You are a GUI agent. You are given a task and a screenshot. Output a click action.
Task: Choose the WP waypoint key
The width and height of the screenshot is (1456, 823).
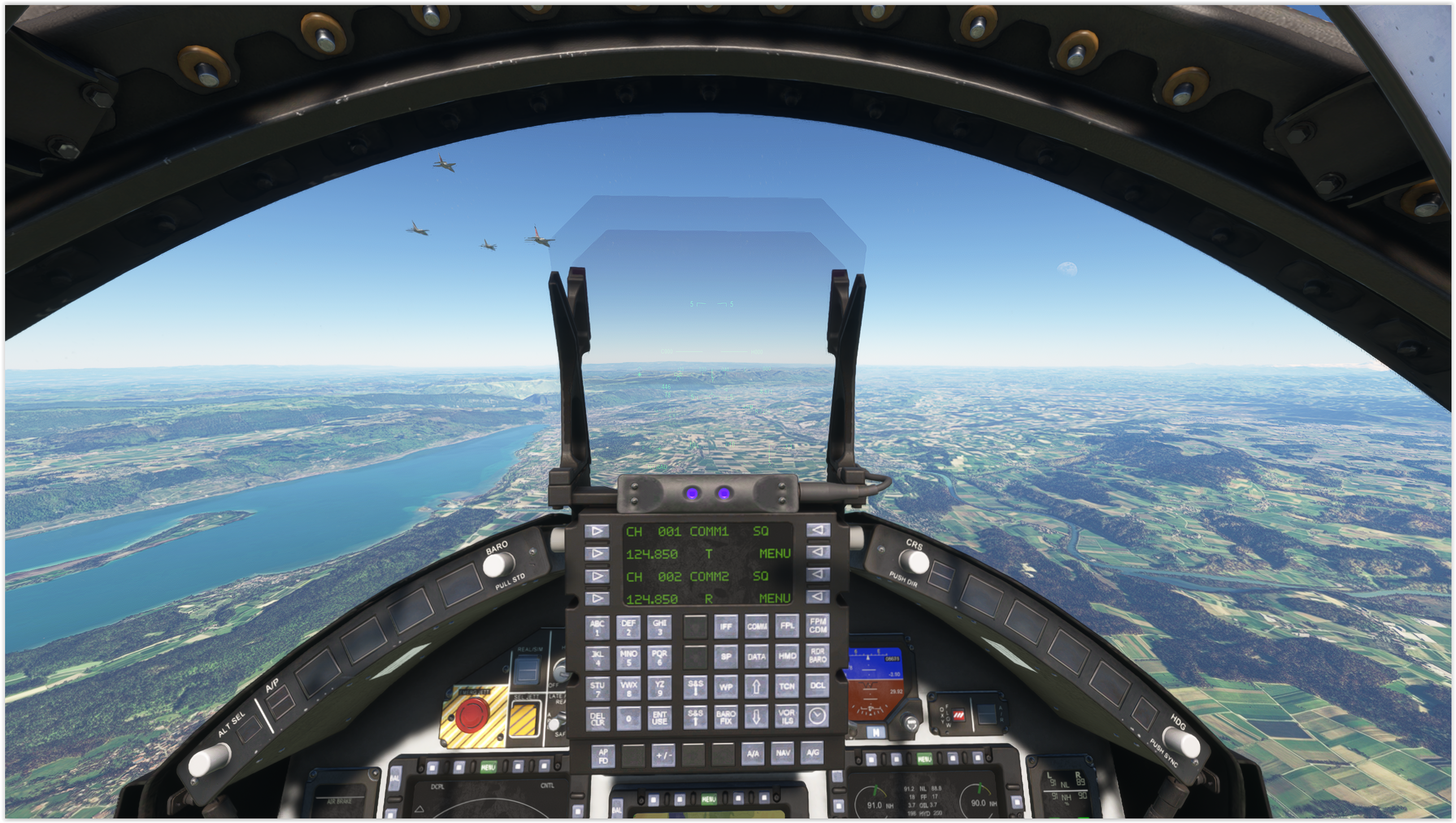[725, 687]
